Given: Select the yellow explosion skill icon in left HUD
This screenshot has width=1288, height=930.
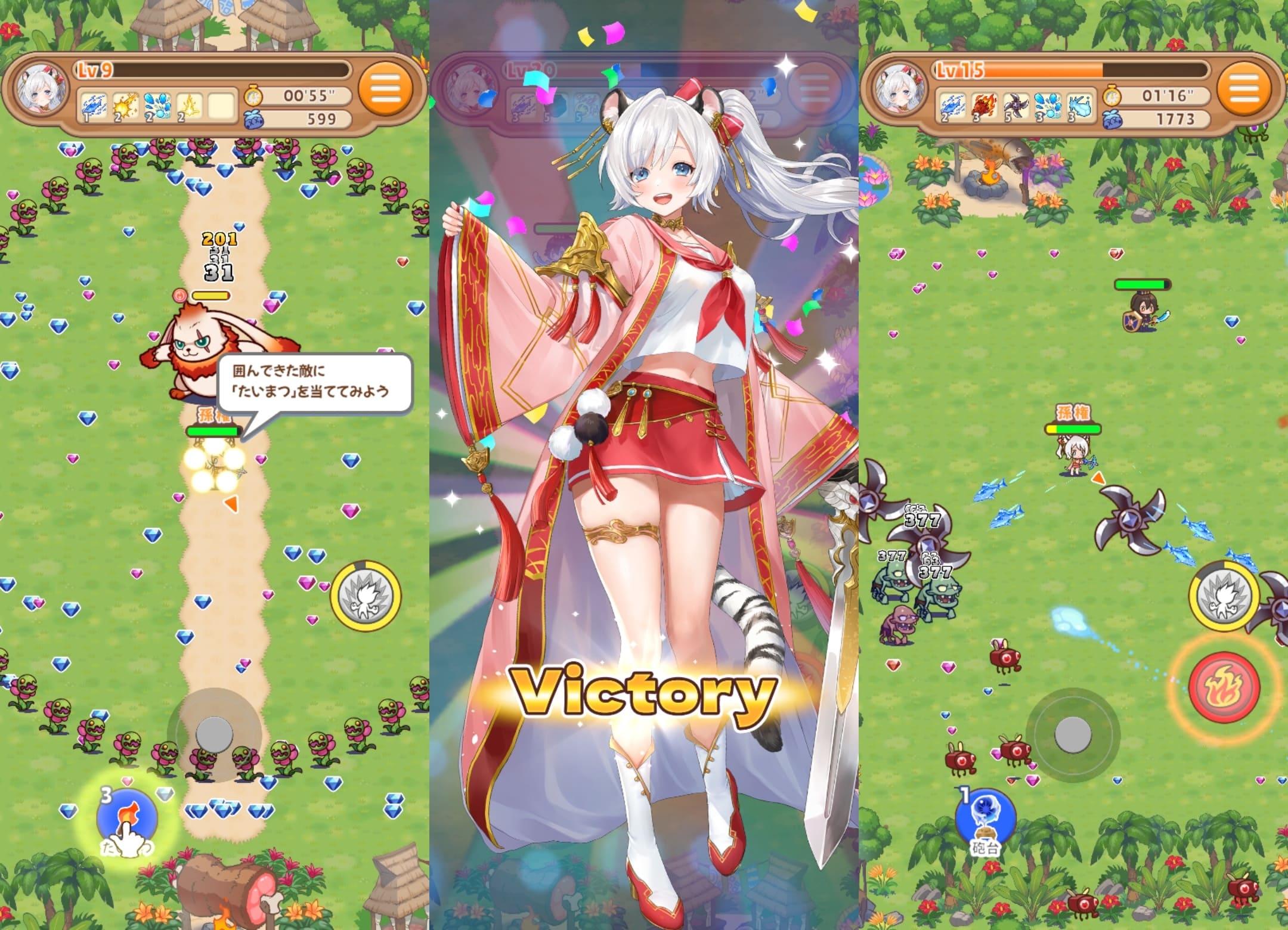Looking at the screenshot, I should pos(125,106).
